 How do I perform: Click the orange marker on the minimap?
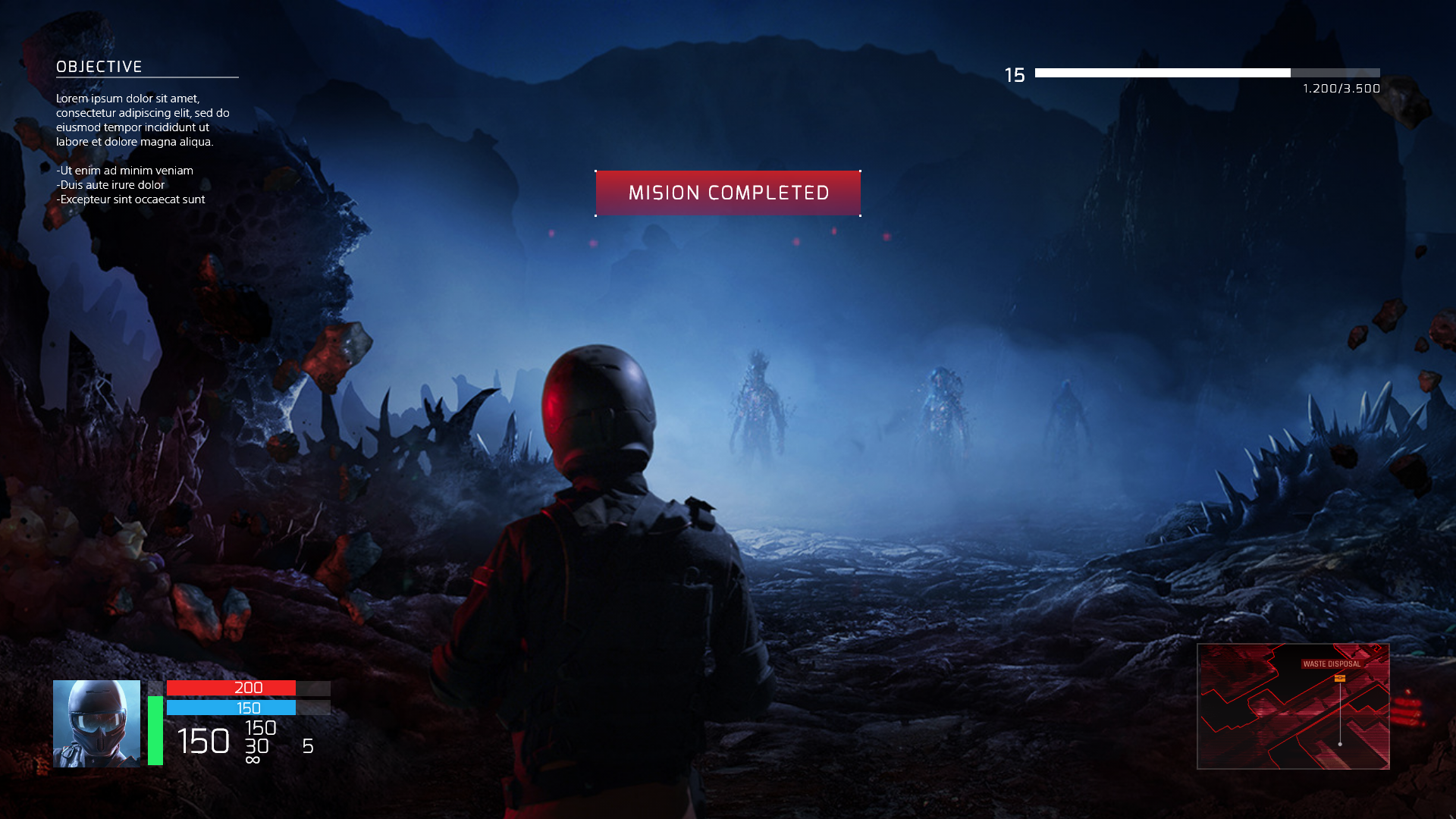1340,678
